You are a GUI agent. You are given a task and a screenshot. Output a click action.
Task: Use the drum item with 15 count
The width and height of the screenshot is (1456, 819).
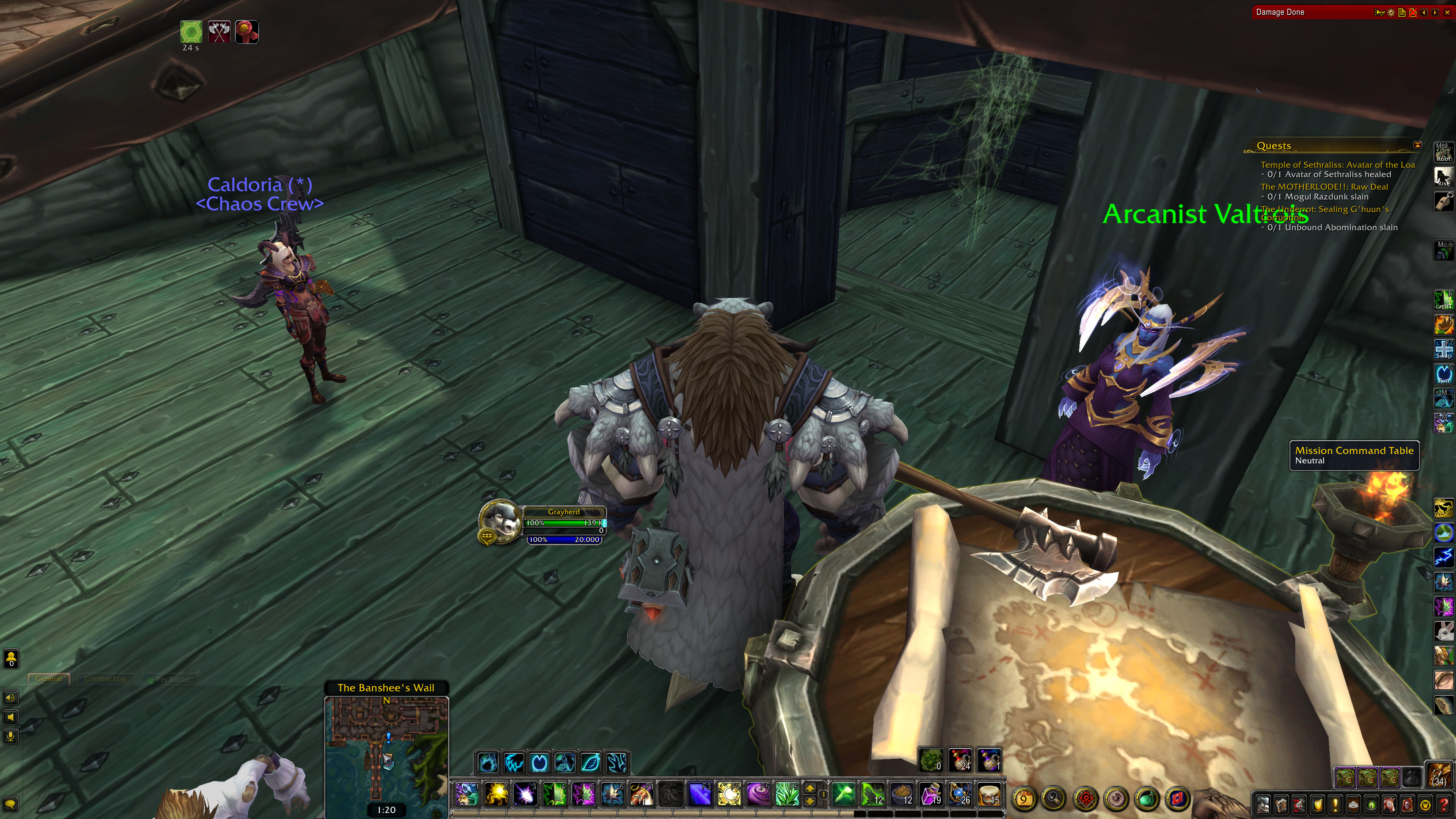989,794
